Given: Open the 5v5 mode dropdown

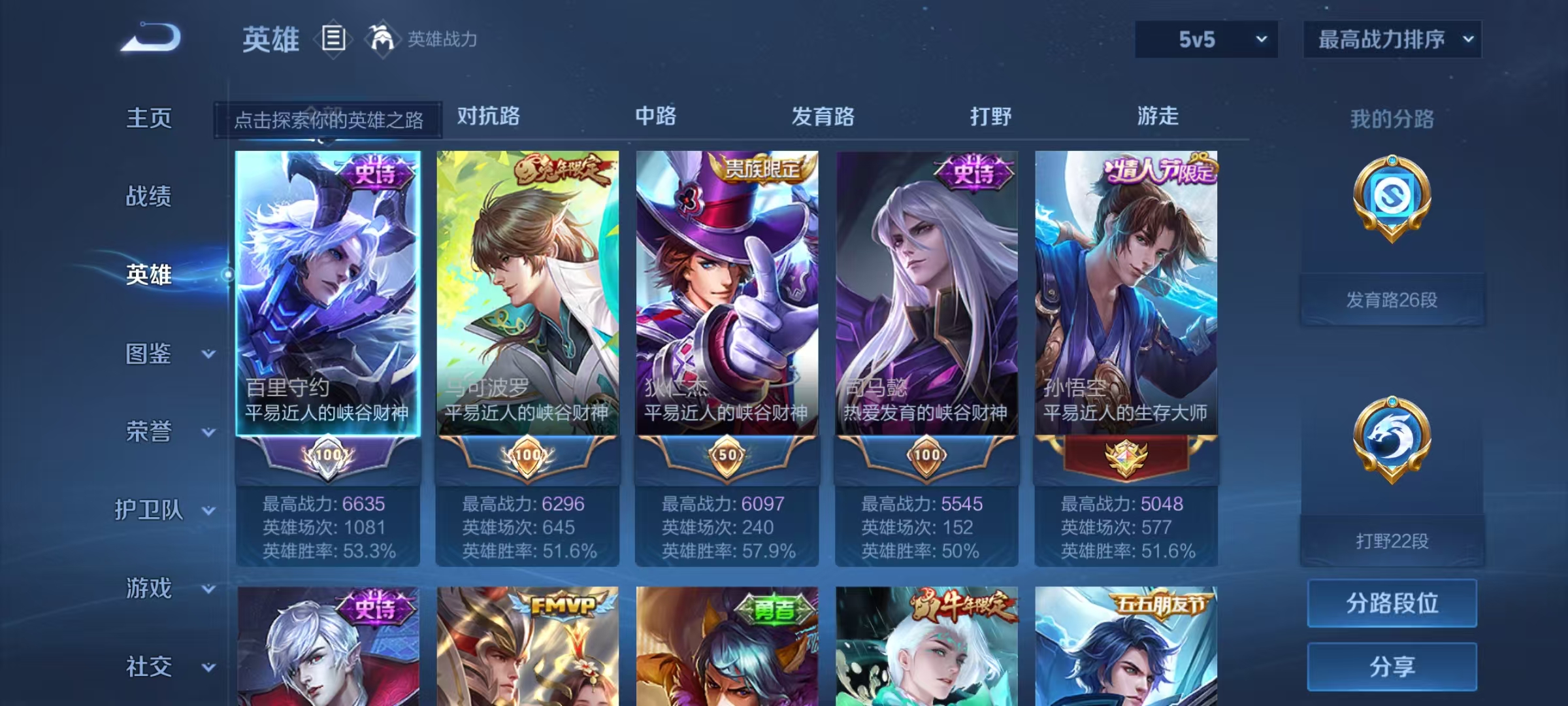Looking at the screenshot, I should (x=1205, y=39).
